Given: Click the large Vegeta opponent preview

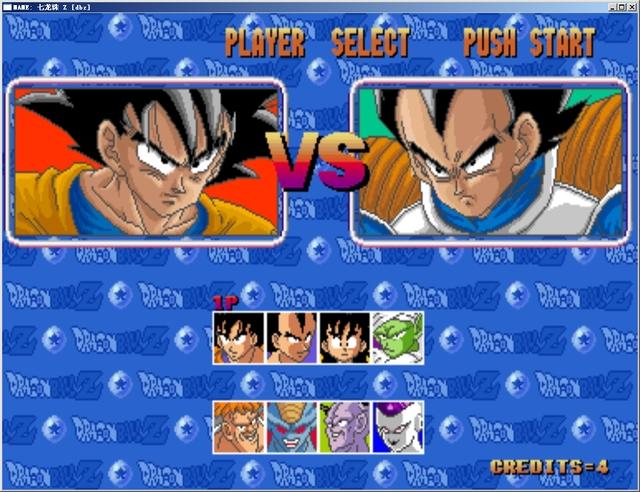Looking at the screenshot, I should 494,160.
